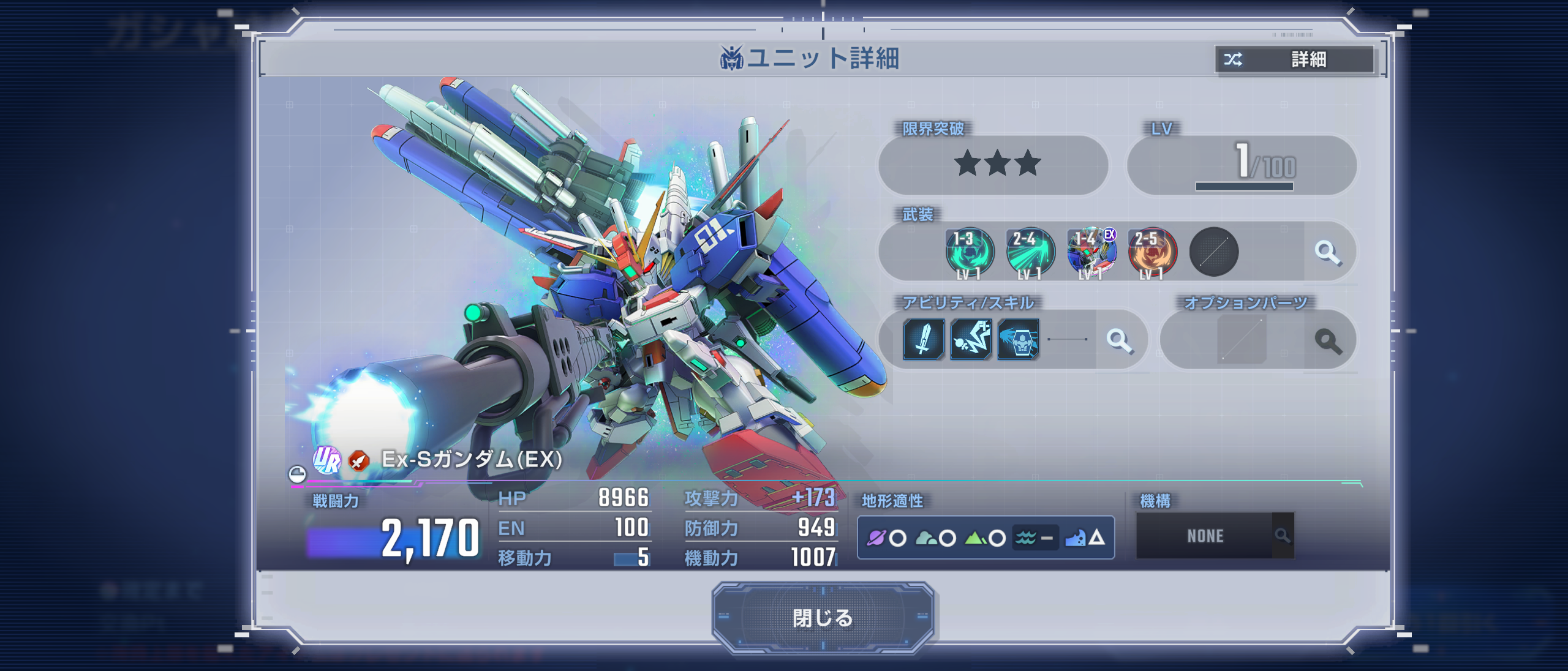Select the empty fifth weapon slot
The width and height of the screenshot is (1568, 671).
pos(1213,252)
